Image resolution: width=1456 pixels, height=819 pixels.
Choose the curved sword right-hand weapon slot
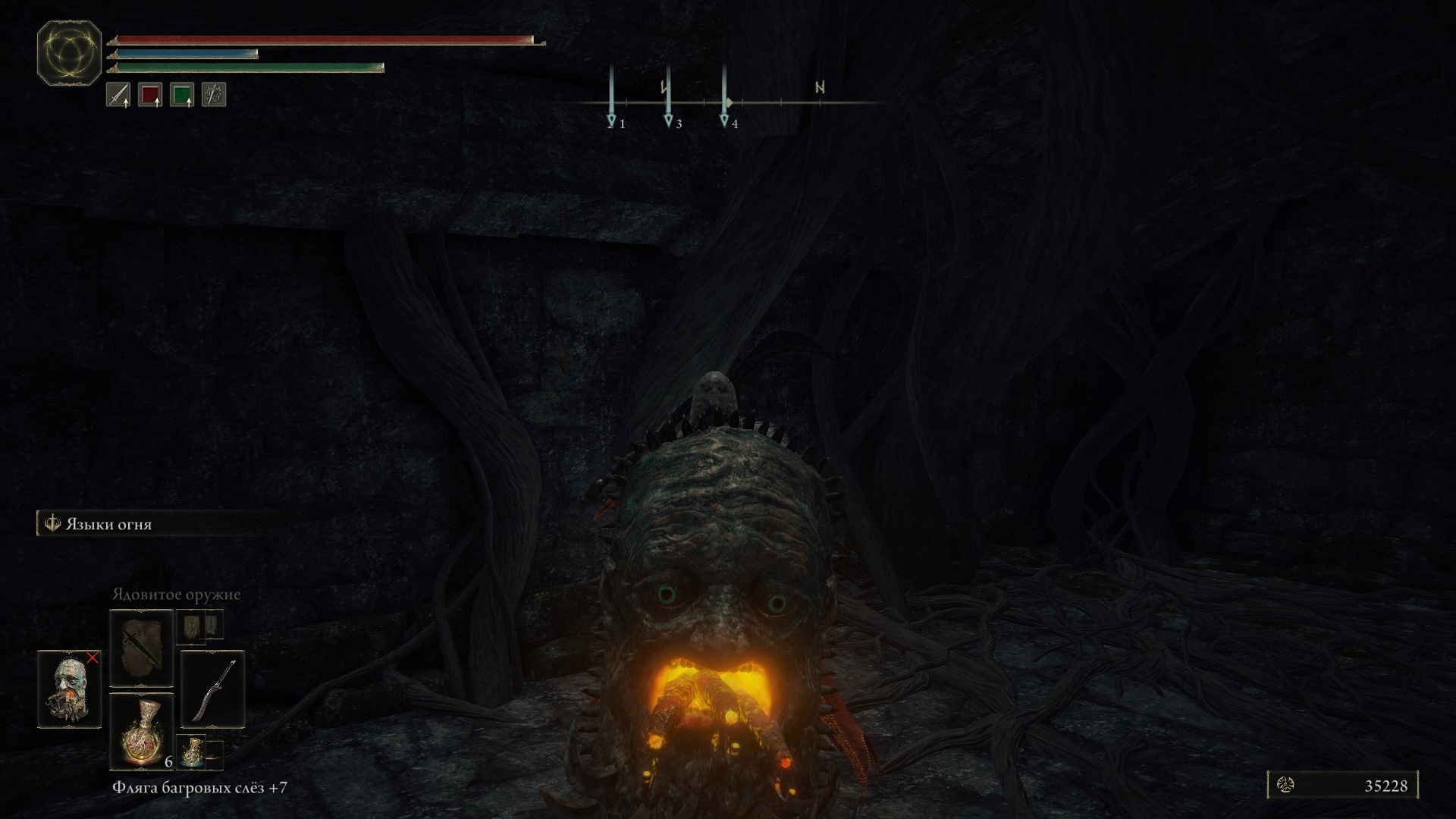point(213,689)
